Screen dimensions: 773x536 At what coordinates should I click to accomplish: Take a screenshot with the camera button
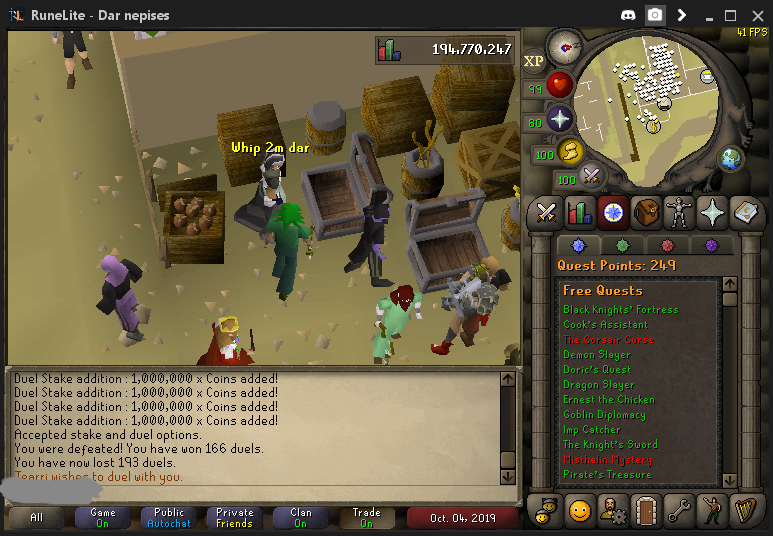pyautogui.click(x=655, y=15)
